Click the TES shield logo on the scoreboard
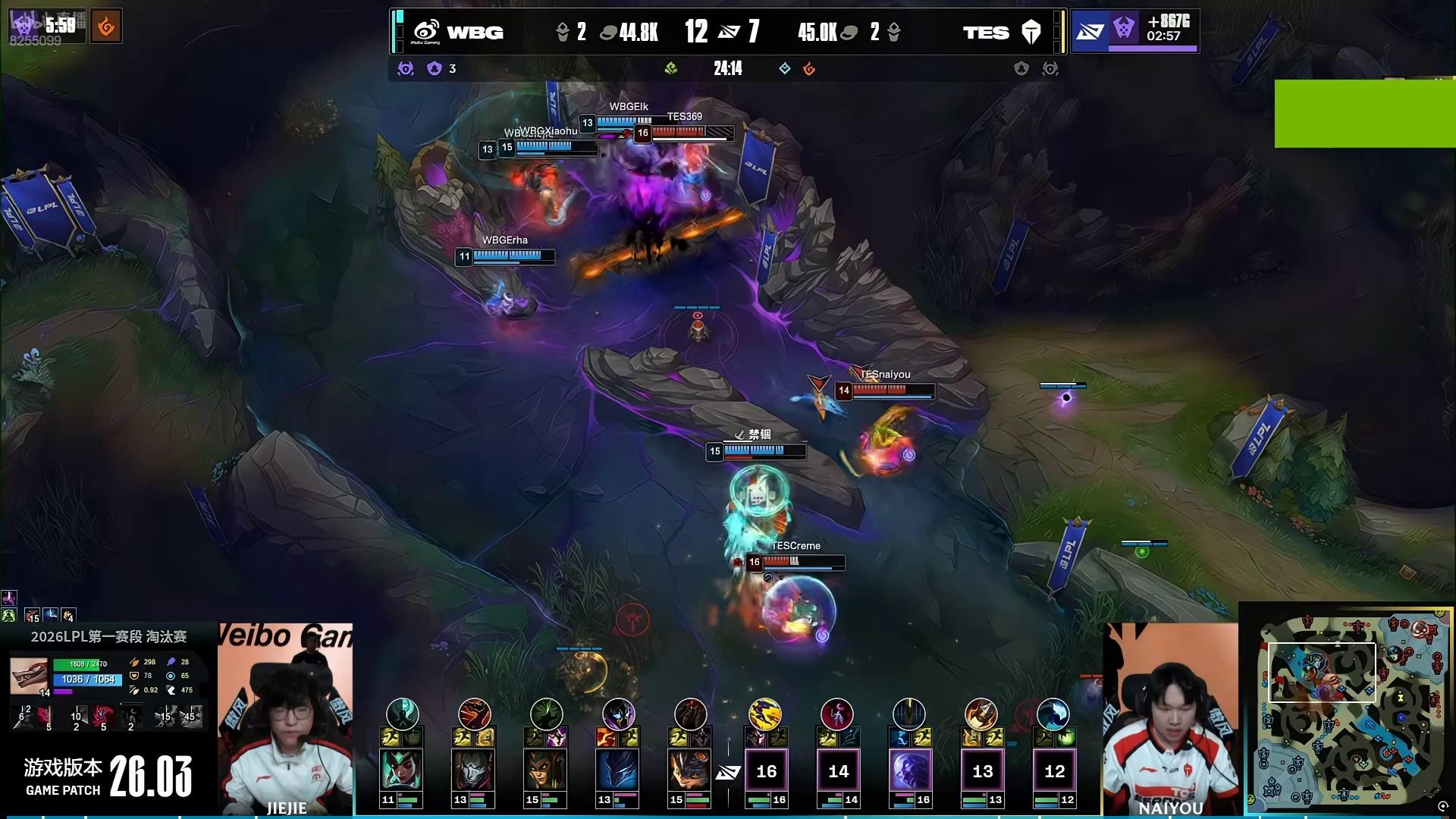1456x819 pixels. coord(1031,32)
